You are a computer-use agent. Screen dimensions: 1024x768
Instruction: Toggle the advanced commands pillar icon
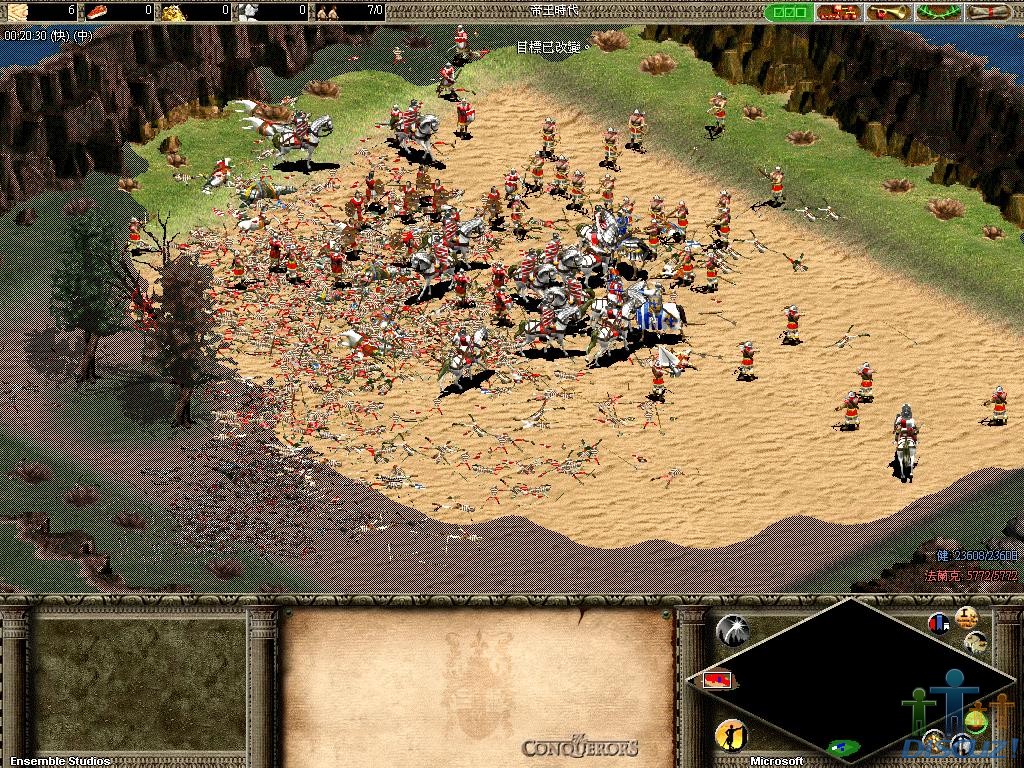[x=965, y=617]
